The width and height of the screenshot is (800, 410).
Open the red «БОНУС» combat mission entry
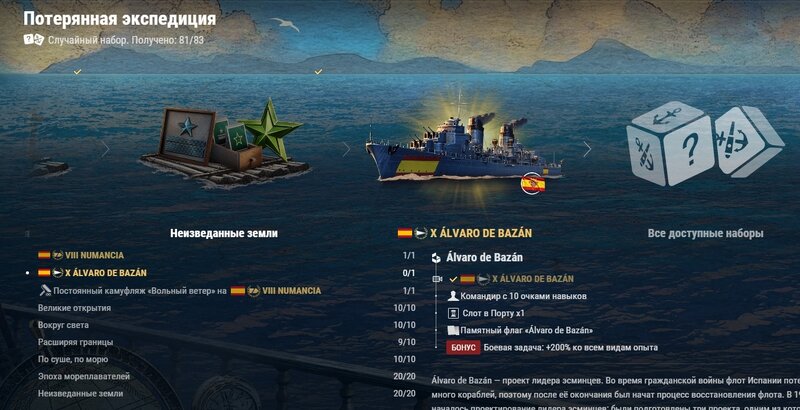click(464, 347)
